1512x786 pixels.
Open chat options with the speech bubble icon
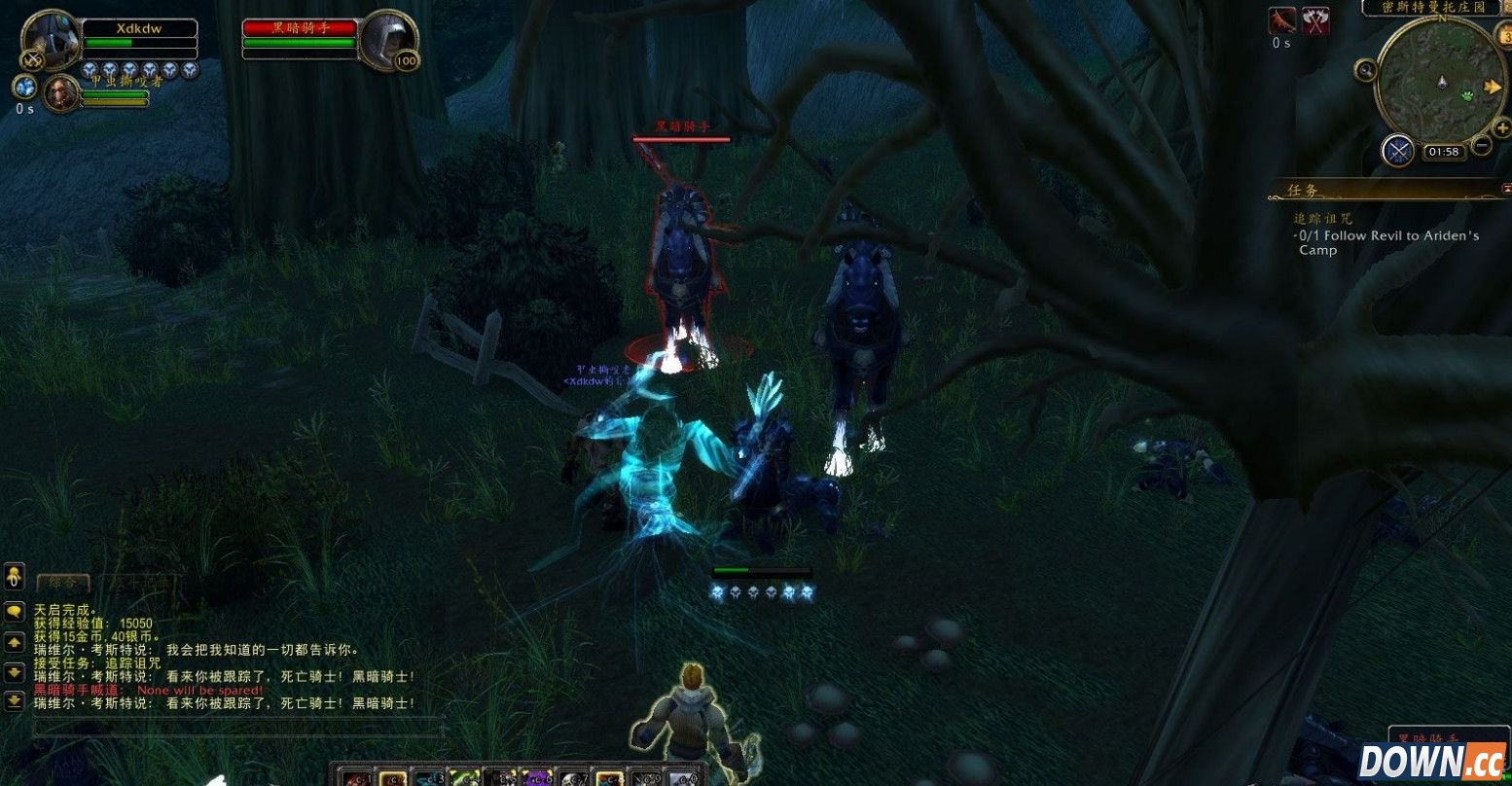14,613
